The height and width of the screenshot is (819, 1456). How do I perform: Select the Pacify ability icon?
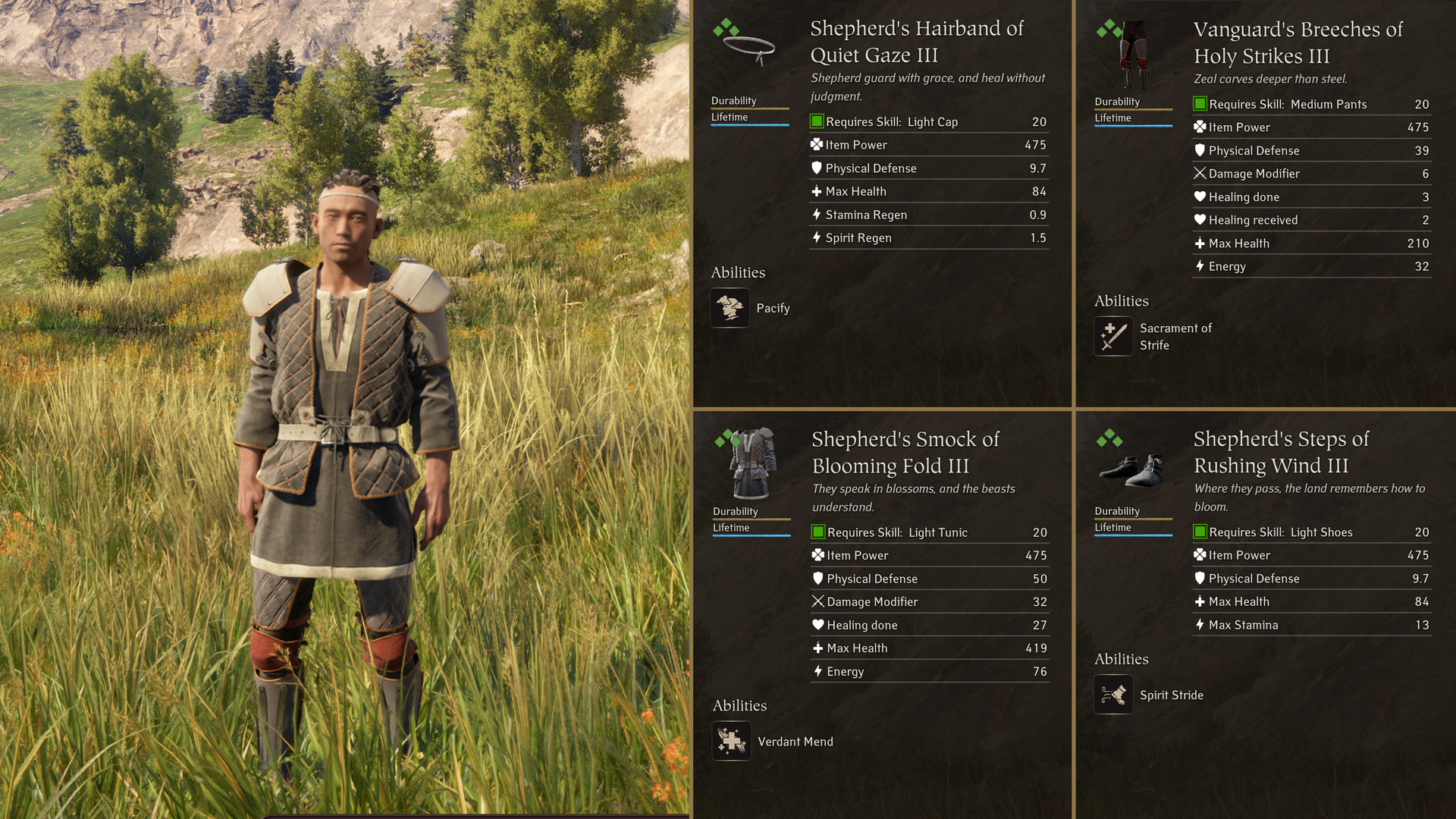730,308
